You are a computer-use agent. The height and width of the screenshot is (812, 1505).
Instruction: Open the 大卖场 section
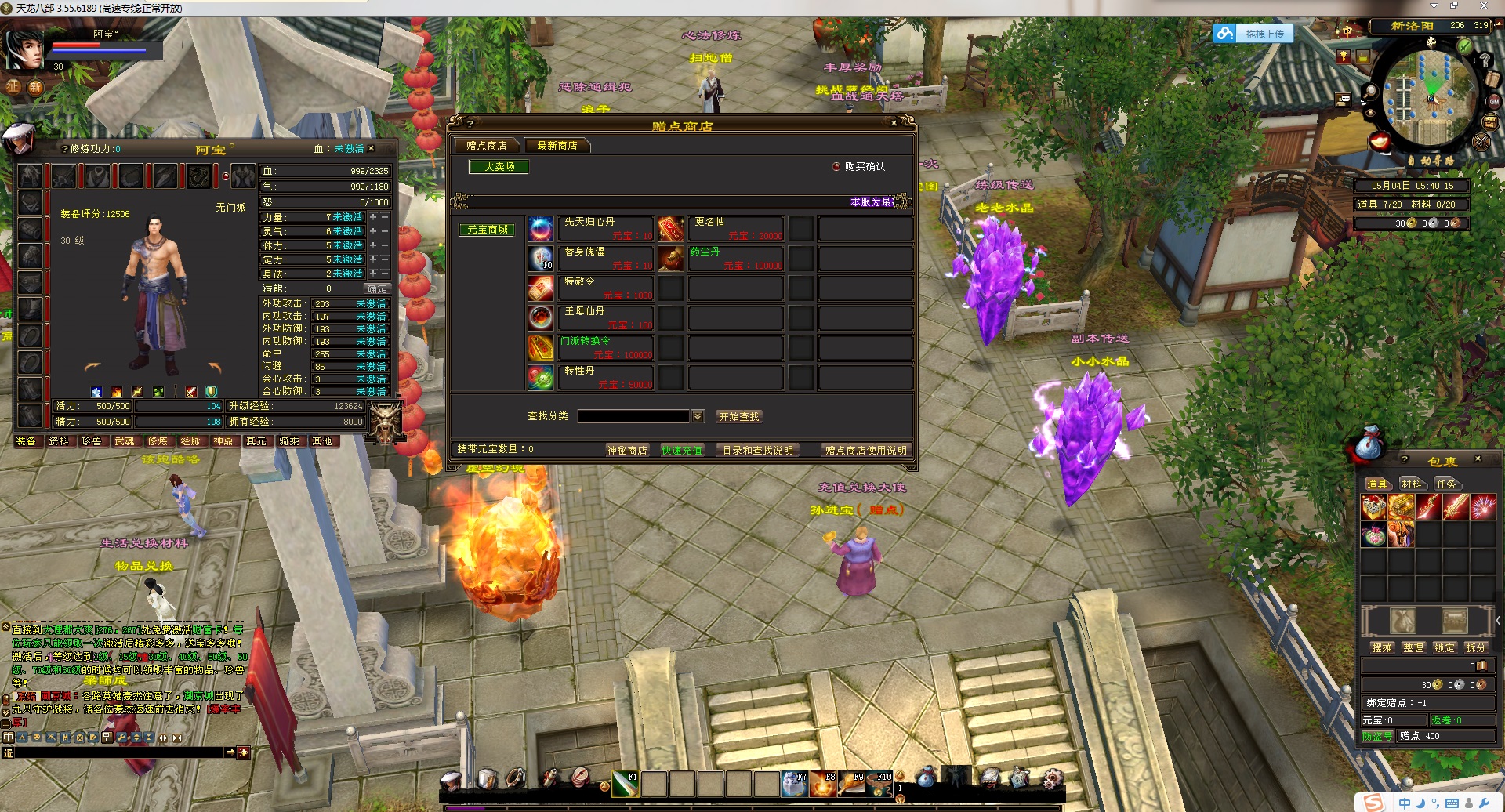tap(499, 167)
